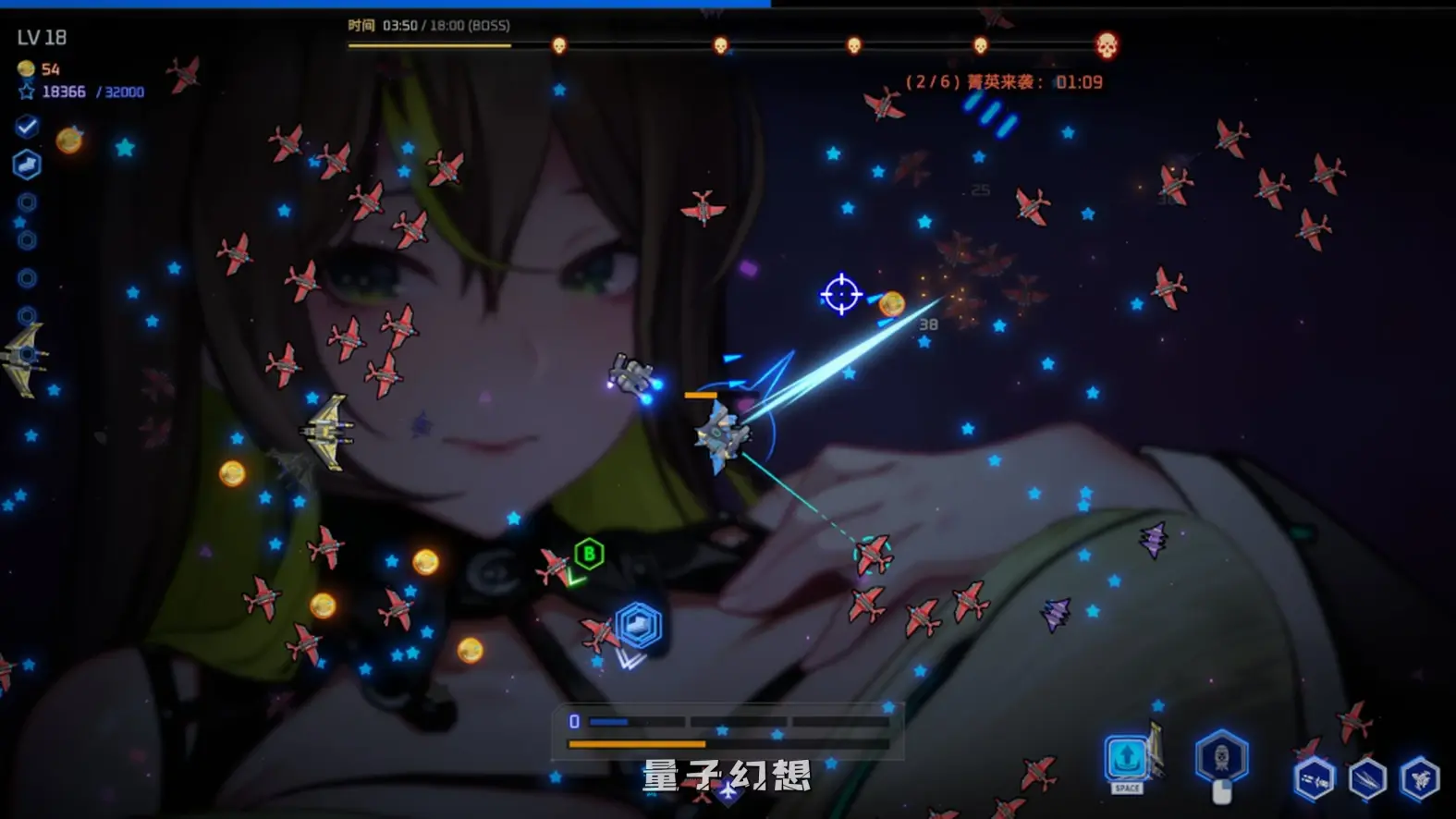1456x819 pixels.
Task: Click the boot upgrade icon in left sidebar
Action: (x=26, y=165)
